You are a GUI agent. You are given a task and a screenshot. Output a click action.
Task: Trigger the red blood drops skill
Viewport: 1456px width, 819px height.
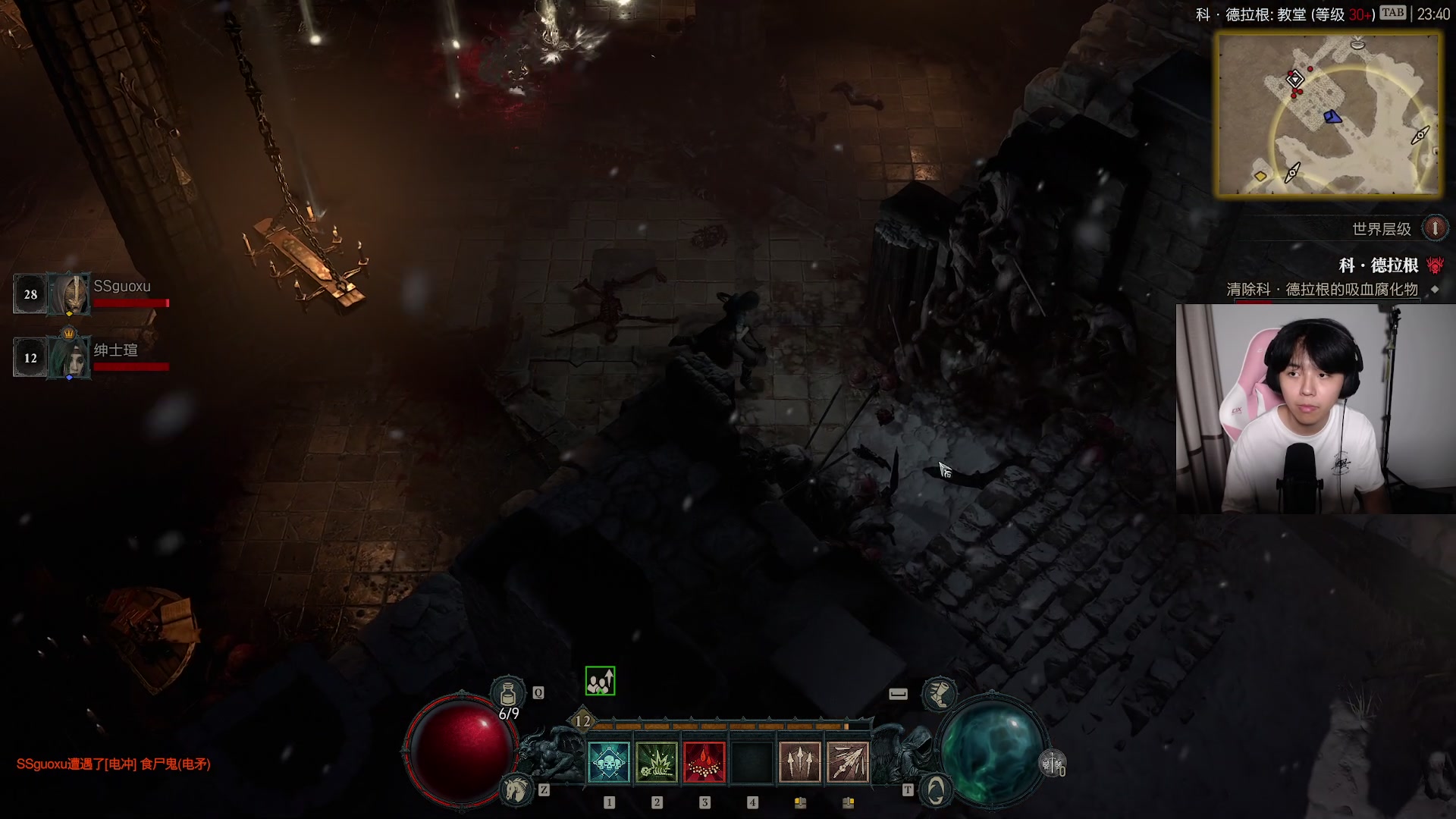[x=704, y=762]
